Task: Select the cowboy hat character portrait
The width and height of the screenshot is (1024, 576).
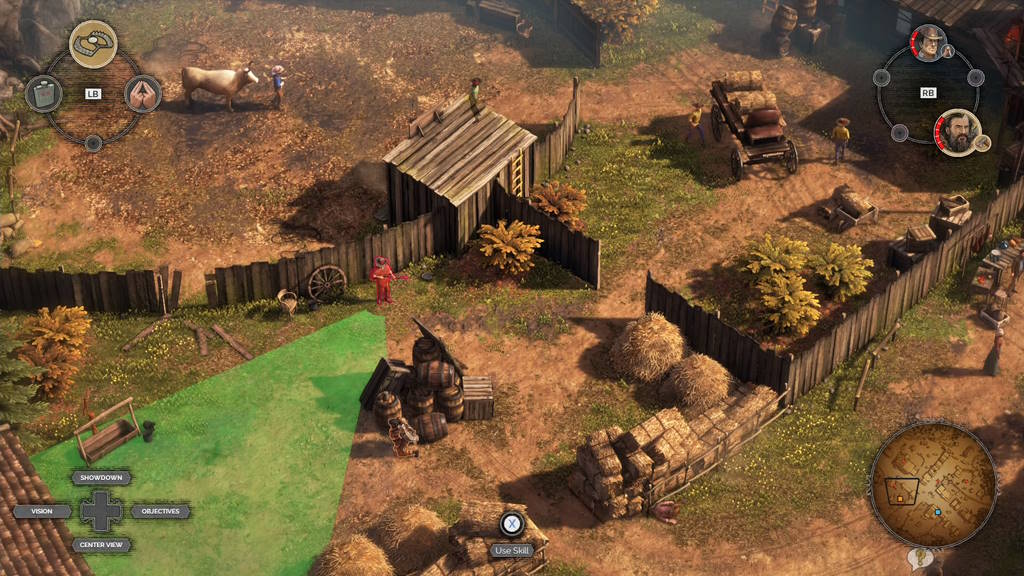Action: (x=928, y=43)
